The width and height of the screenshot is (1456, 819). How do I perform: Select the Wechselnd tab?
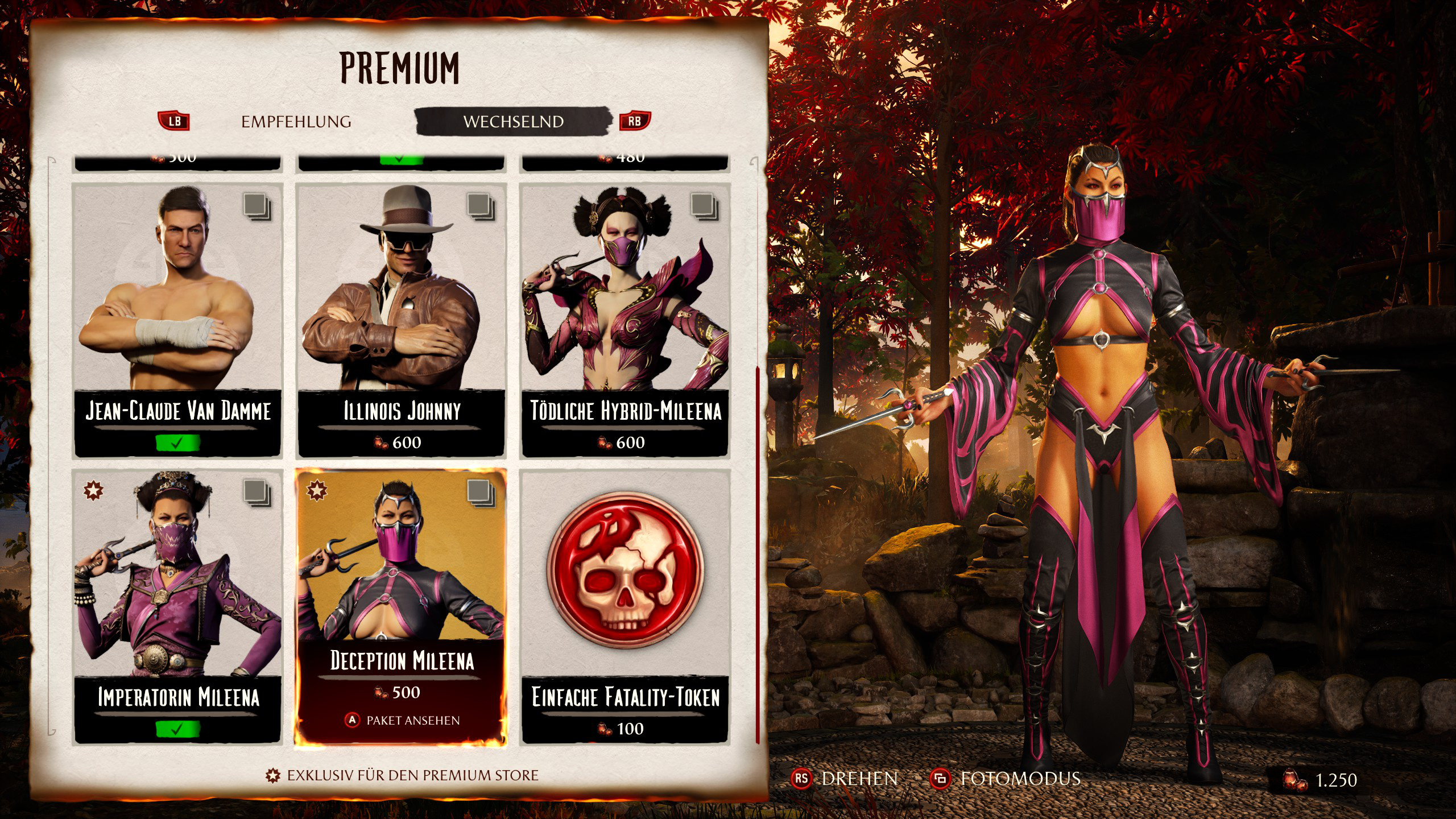pos(513,122)
